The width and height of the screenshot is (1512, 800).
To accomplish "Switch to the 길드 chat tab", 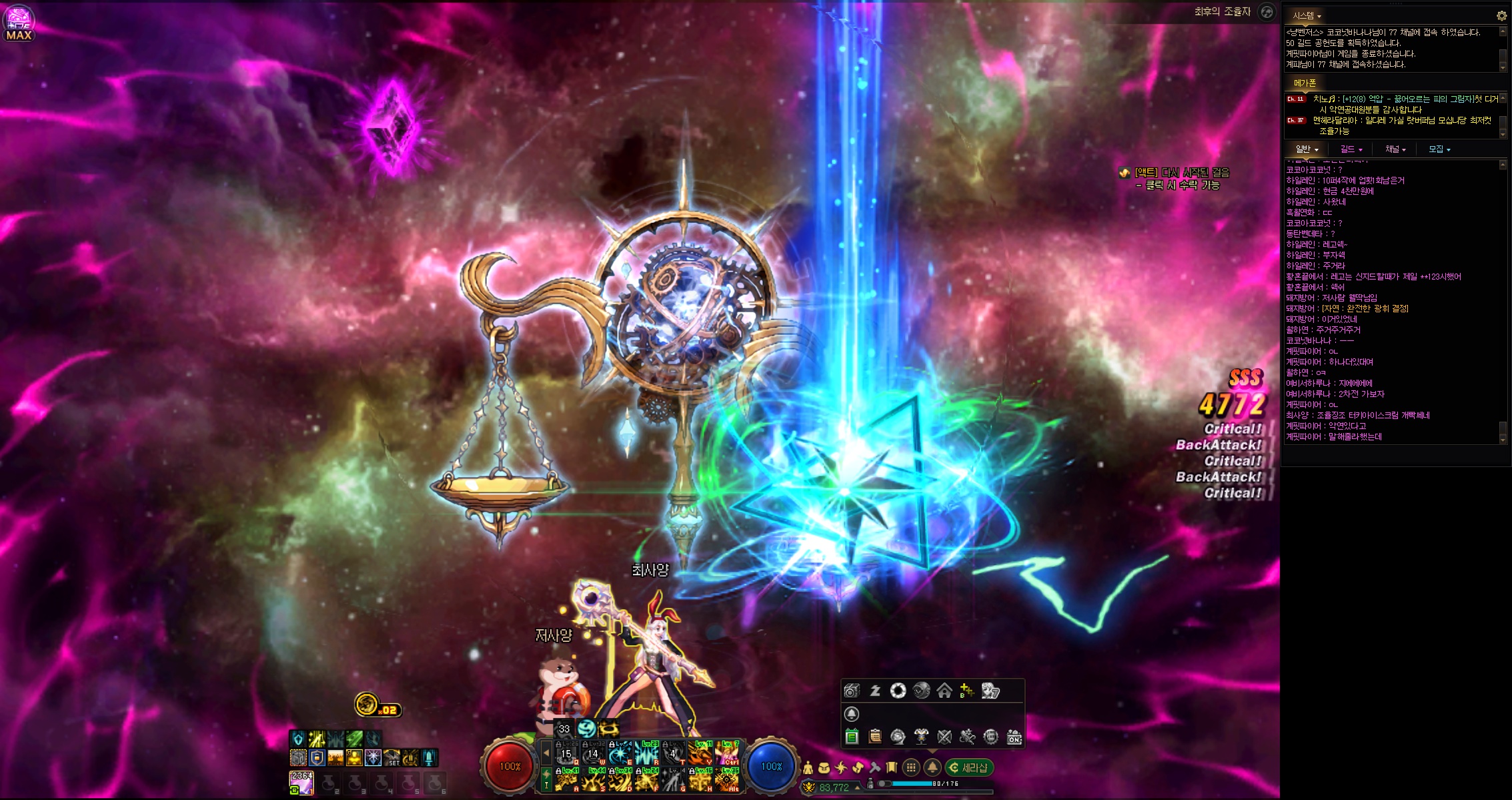I will click(x=1351, y=149).
